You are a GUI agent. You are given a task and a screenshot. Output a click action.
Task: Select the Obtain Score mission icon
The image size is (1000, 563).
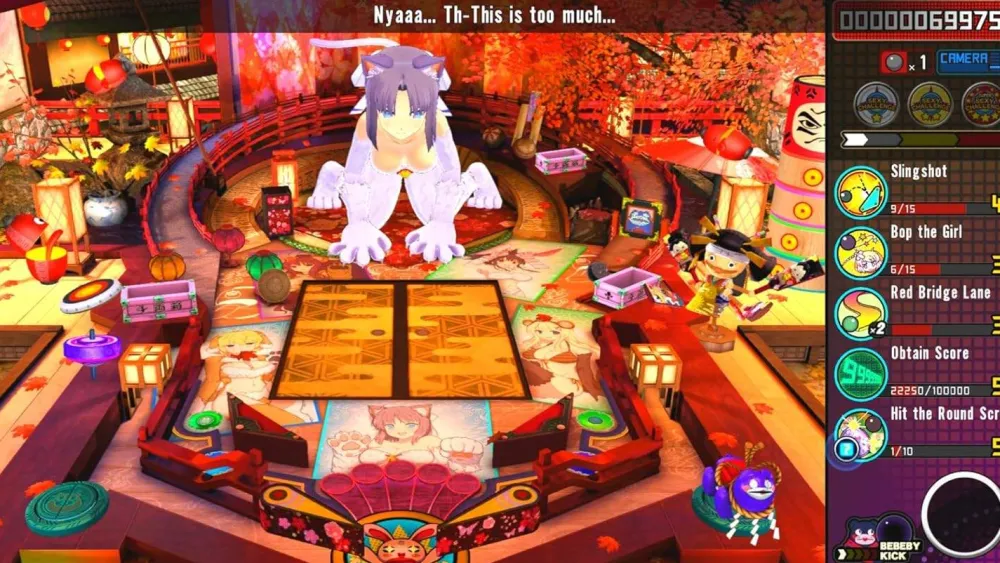point(860,374)
